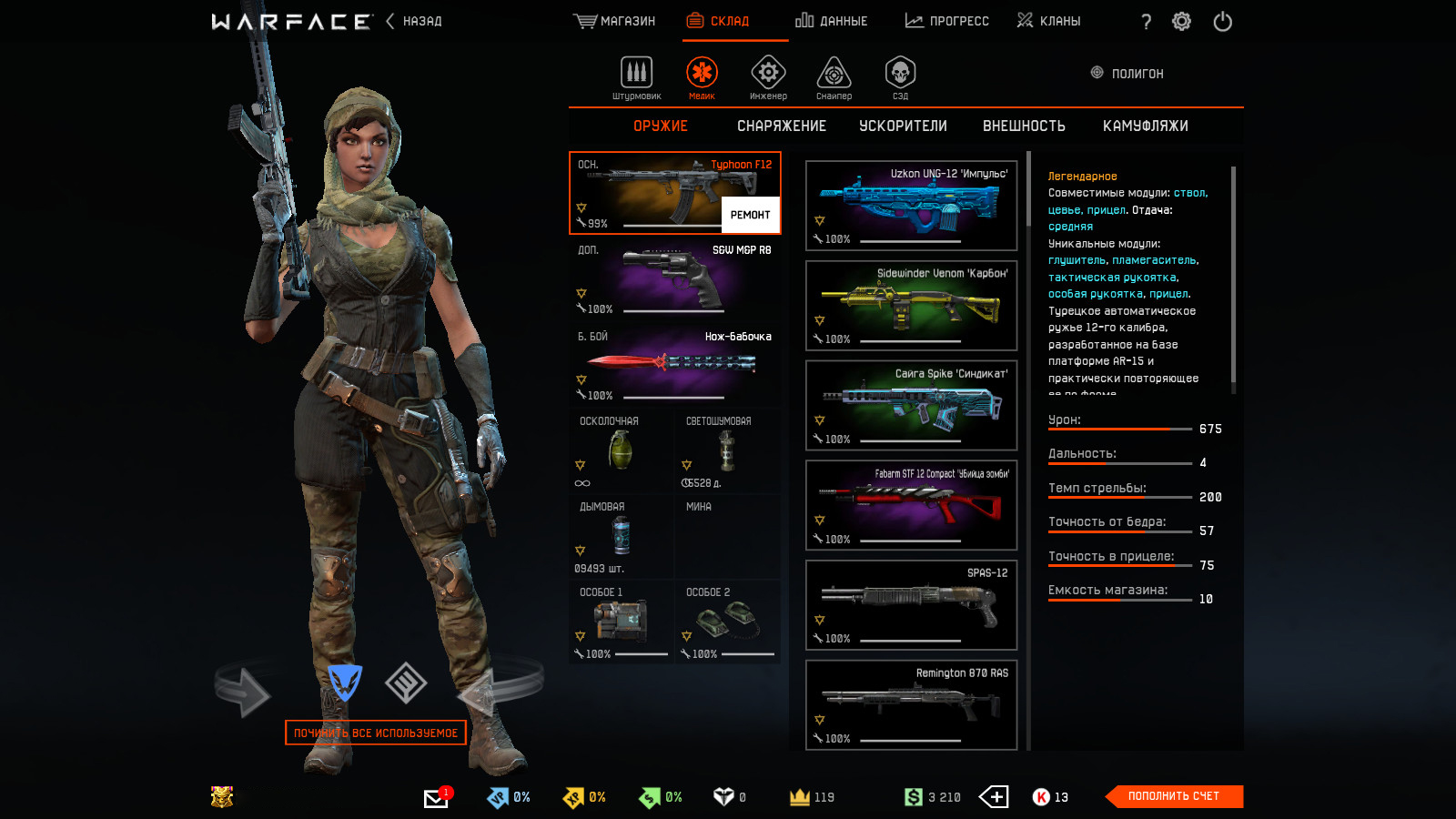
Task: Select the S&W M&P R8 sidearm slot
Action: click(x=674, y=278)
